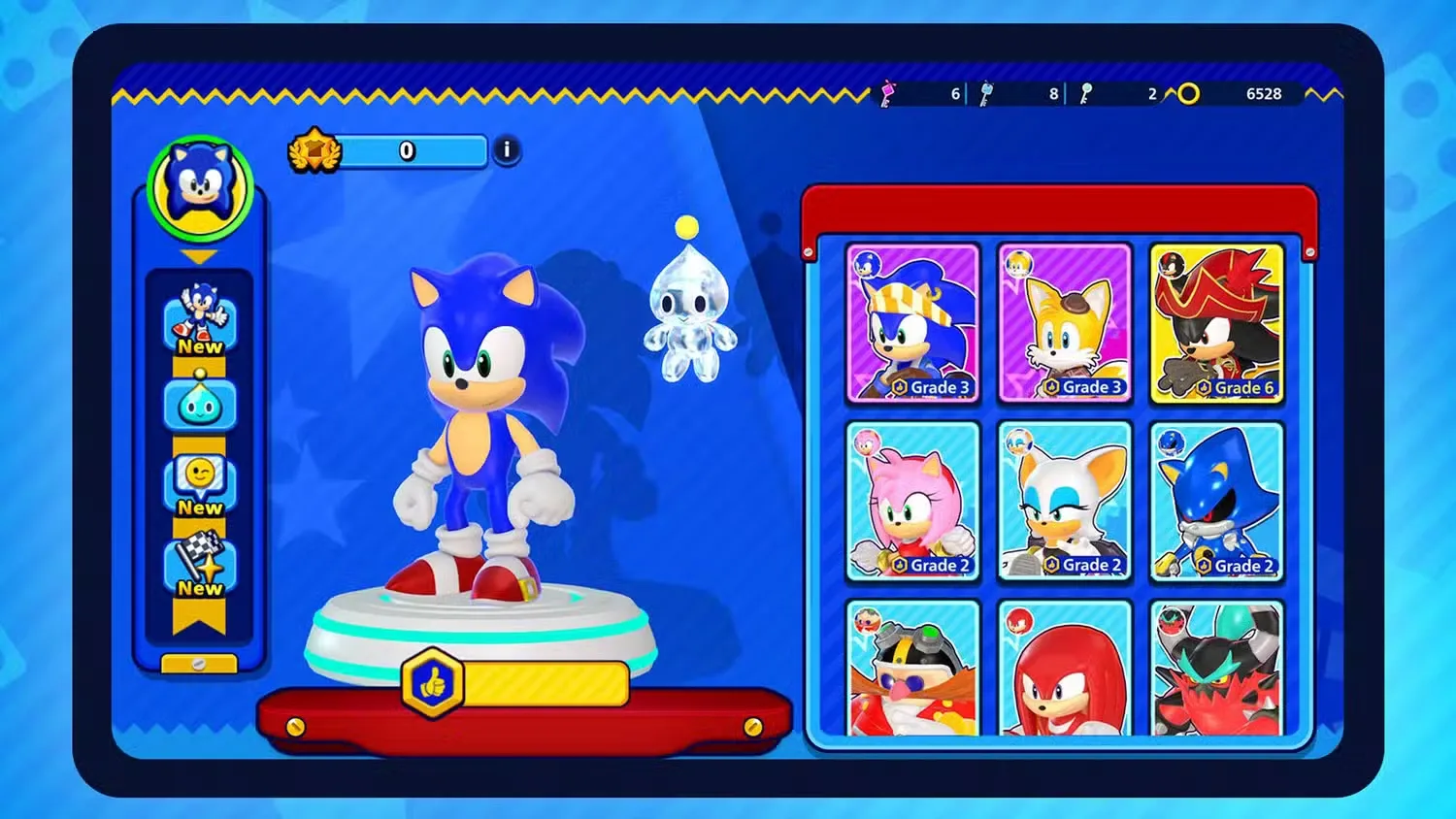Select the Zavok character card
This screenshot has width=1456, height=819.
pyautogui.click(x=1218, y=670)
